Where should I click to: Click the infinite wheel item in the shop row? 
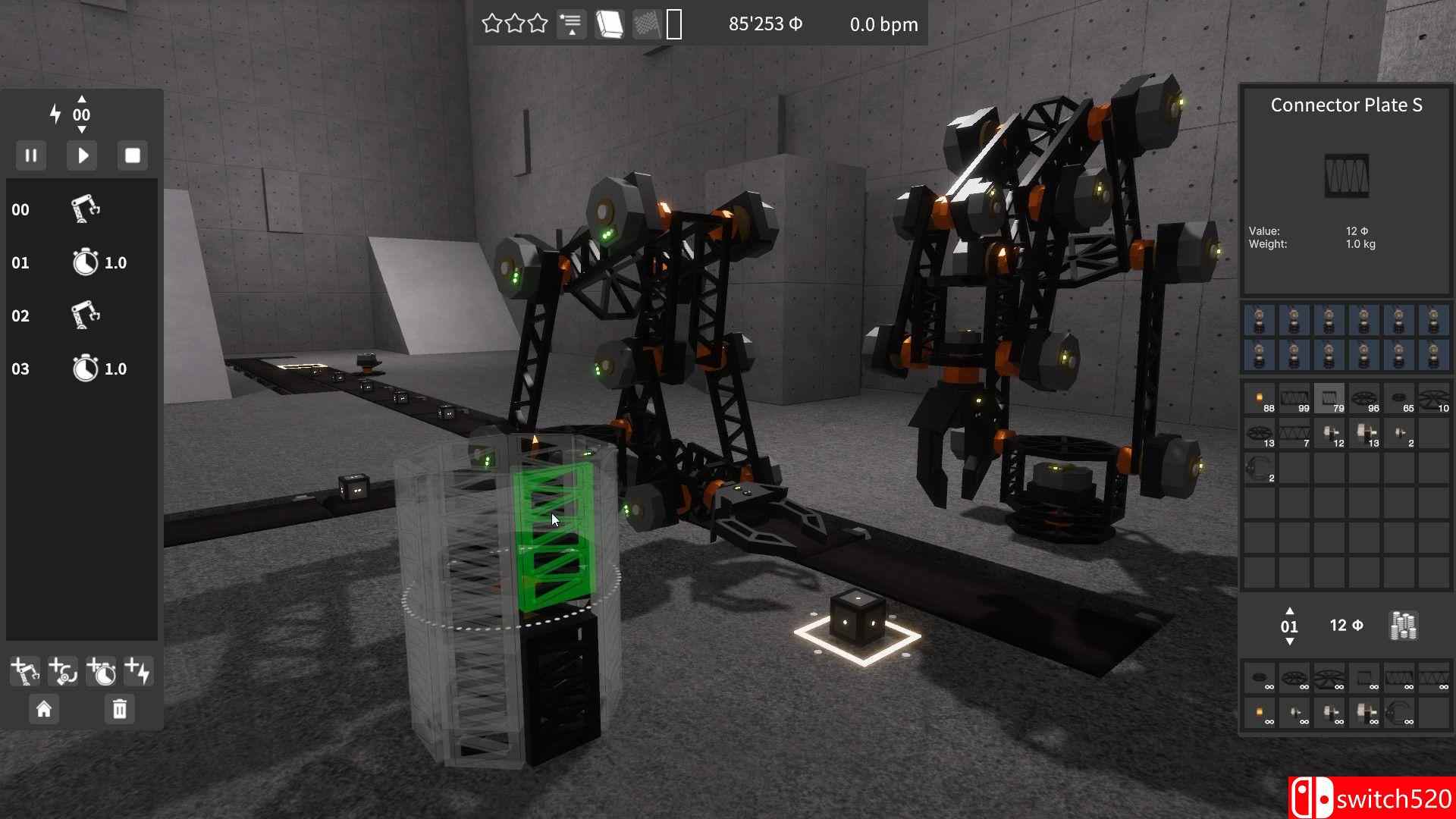tap(1294, 679)
